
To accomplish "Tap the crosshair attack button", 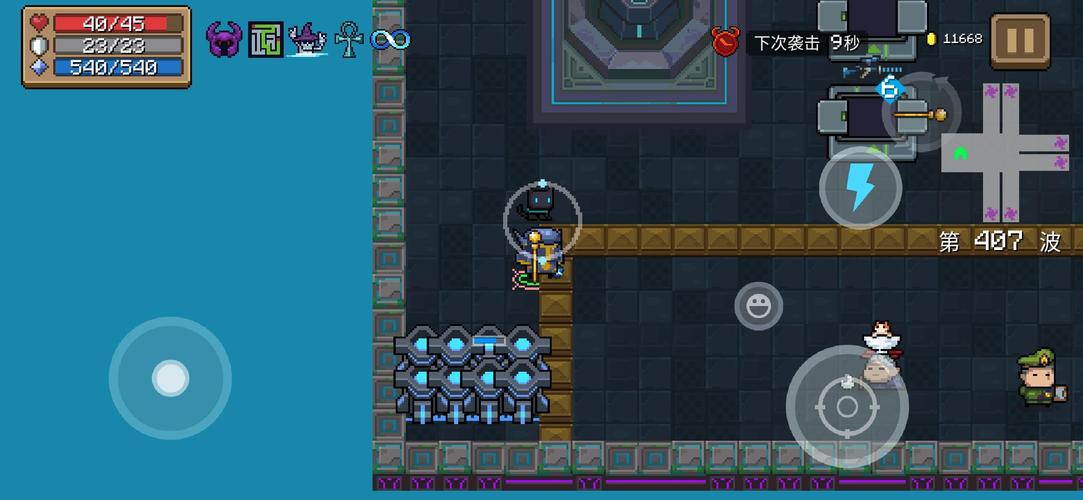I will pyautogui.click(x=847, y=406).
